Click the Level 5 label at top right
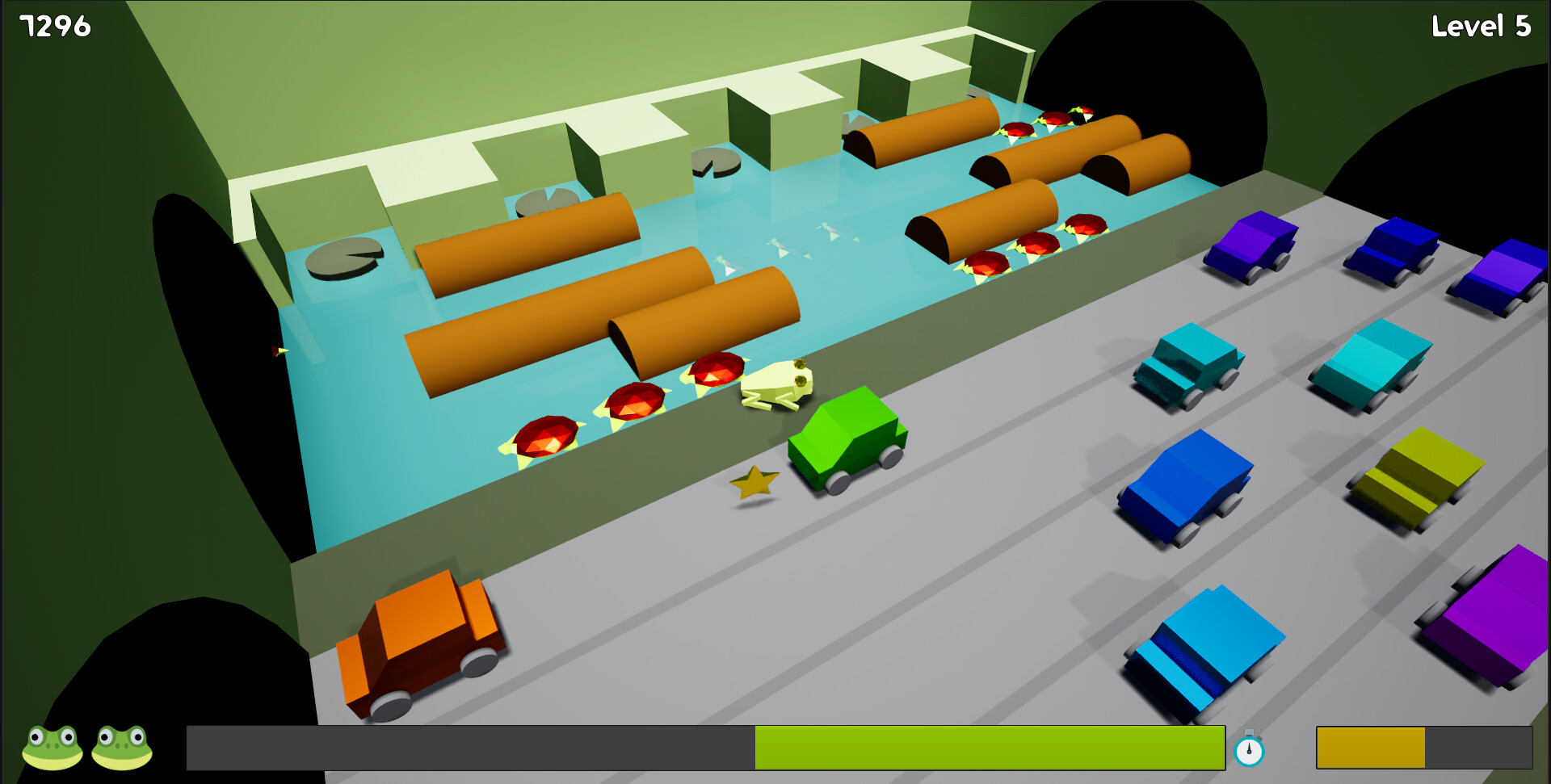 point(1481,27)
